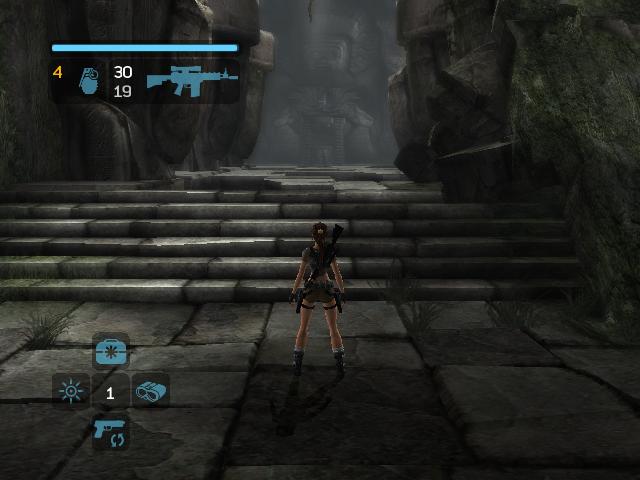Image resolution: width=640 pixels, height=480 pixels.
Task: Select the grenade icon
Action: click(86, 81)
